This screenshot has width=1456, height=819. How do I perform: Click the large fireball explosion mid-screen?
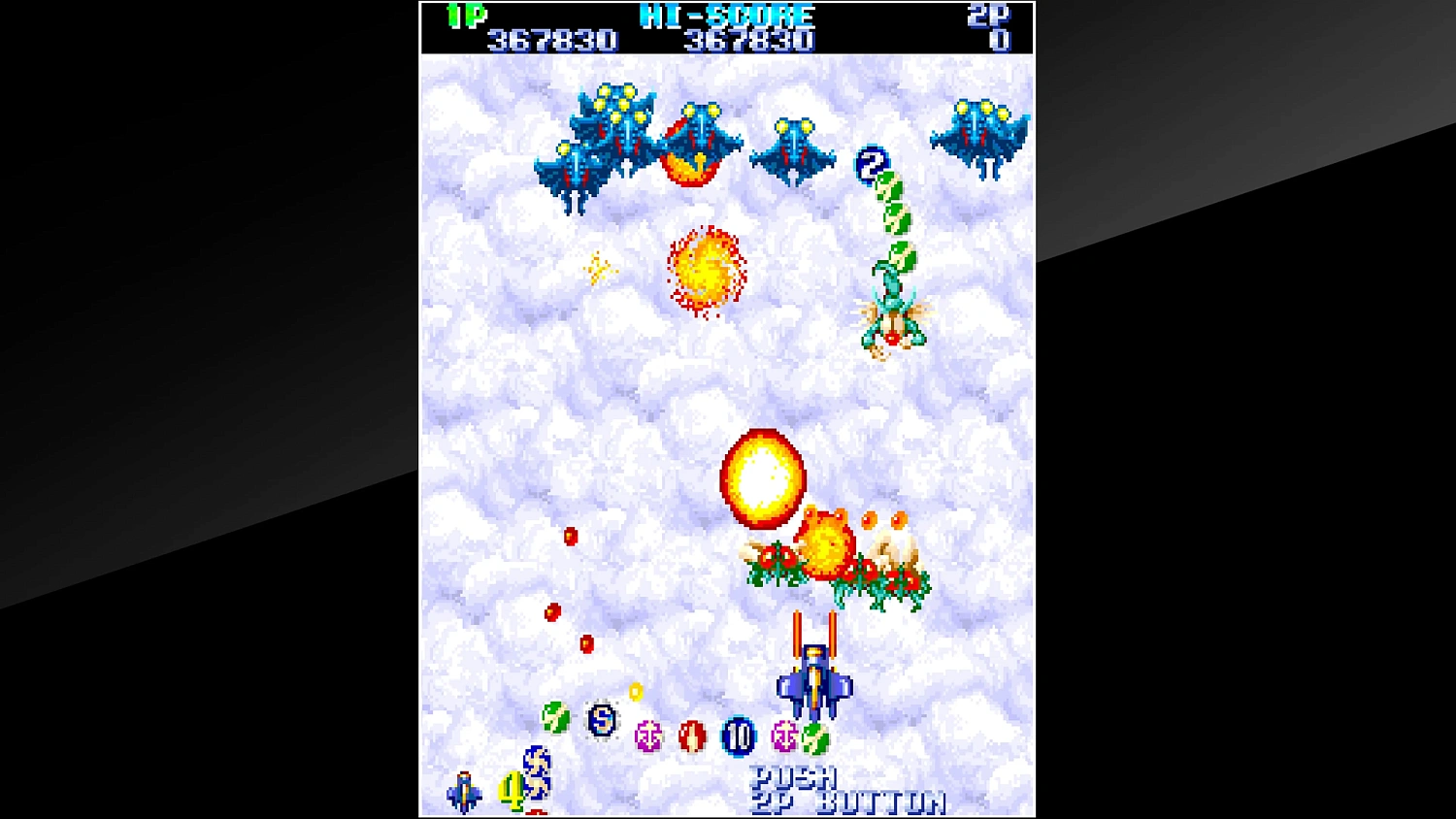pyautogui.click(x=762, y=475)
